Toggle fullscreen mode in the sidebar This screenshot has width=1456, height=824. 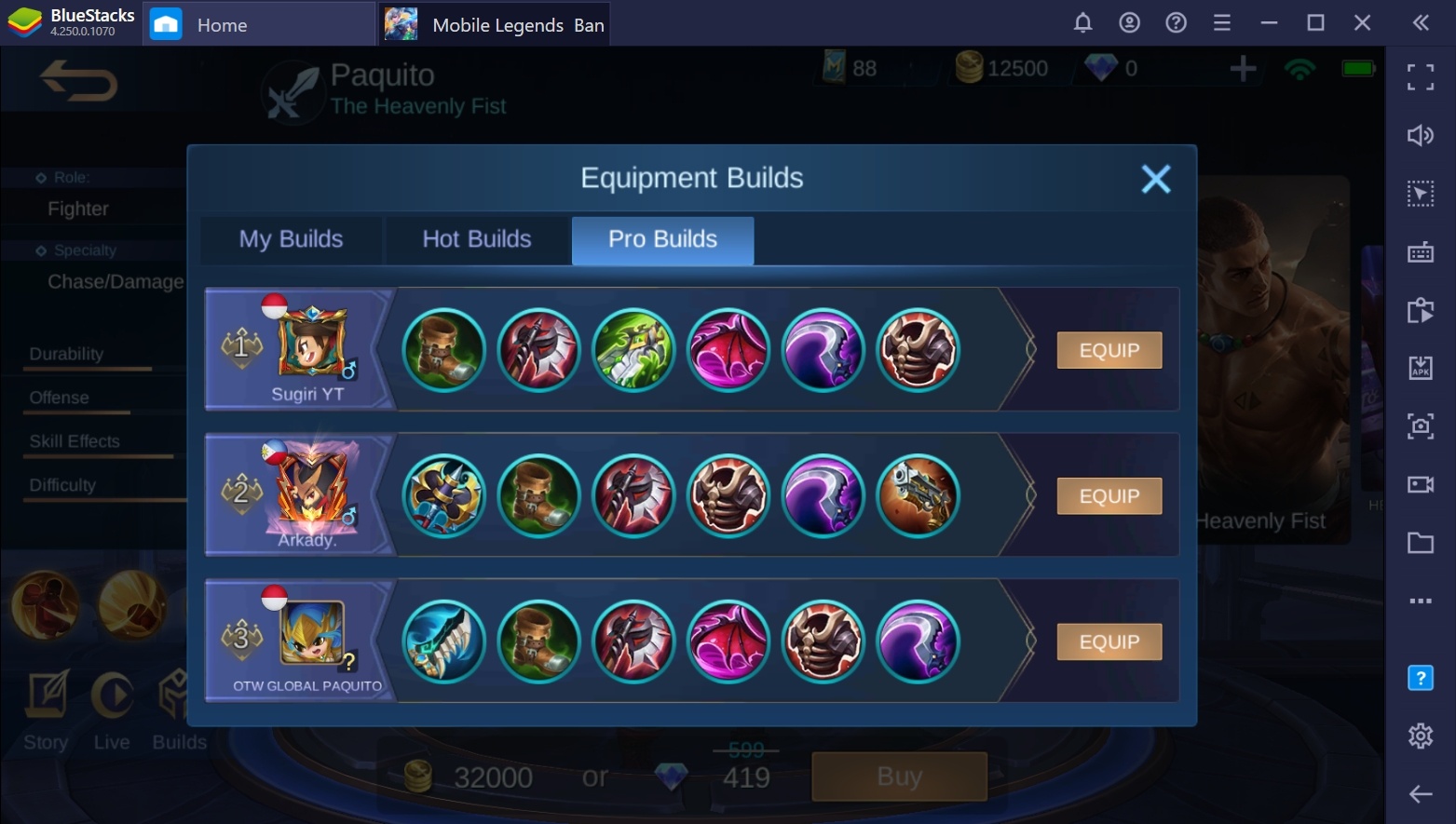[1421, 78]
